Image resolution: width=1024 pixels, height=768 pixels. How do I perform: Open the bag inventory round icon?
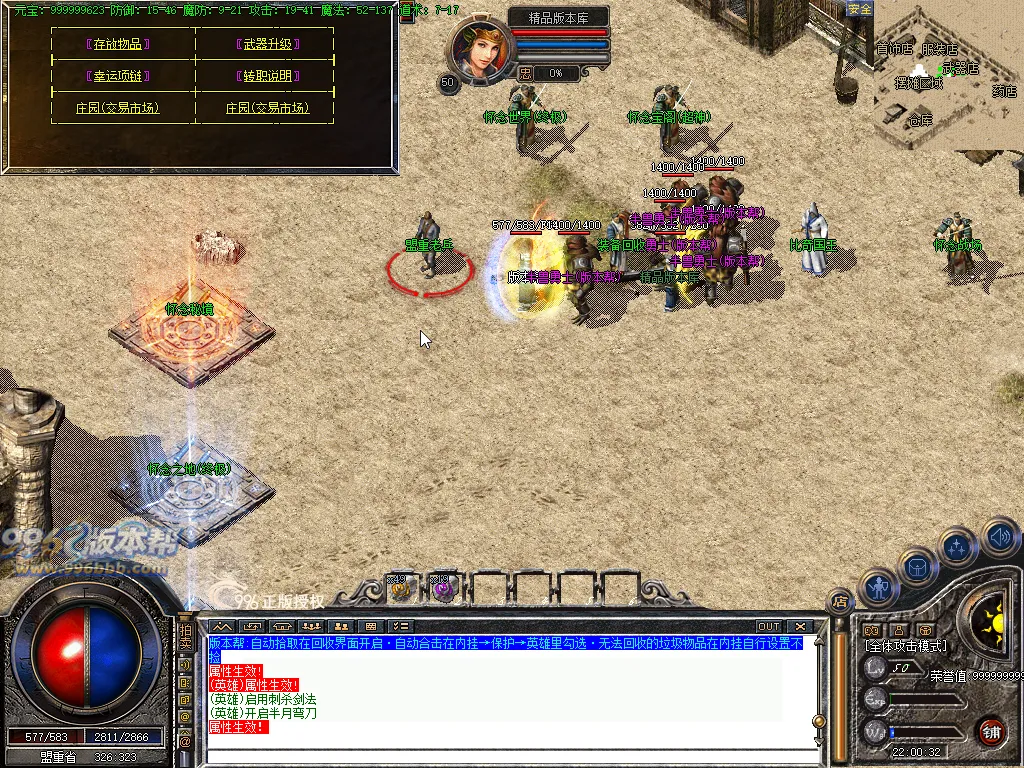pyautogui.click(x=917, y=567)
